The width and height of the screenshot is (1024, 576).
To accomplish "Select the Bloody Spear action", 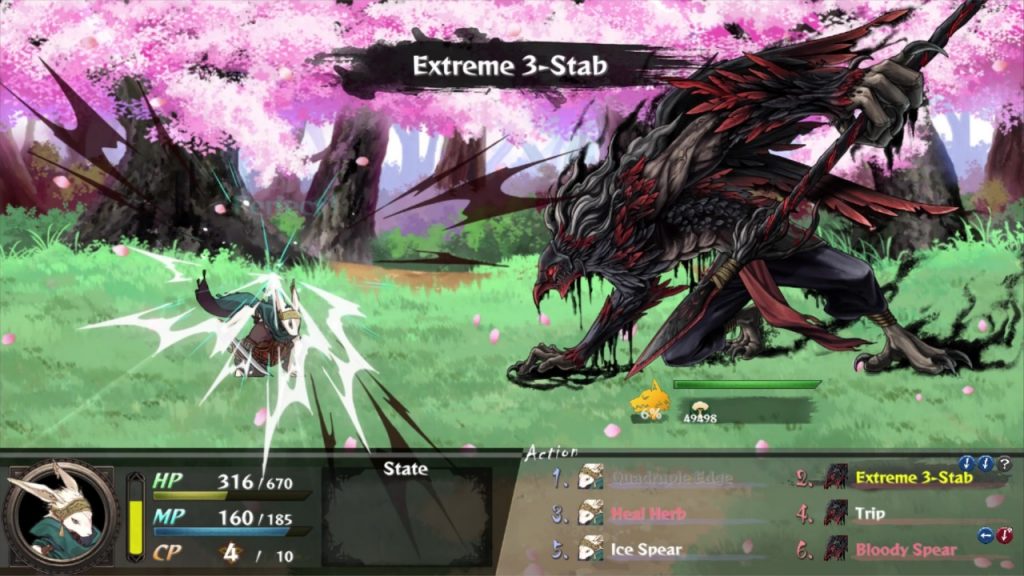I will [905, 549].
